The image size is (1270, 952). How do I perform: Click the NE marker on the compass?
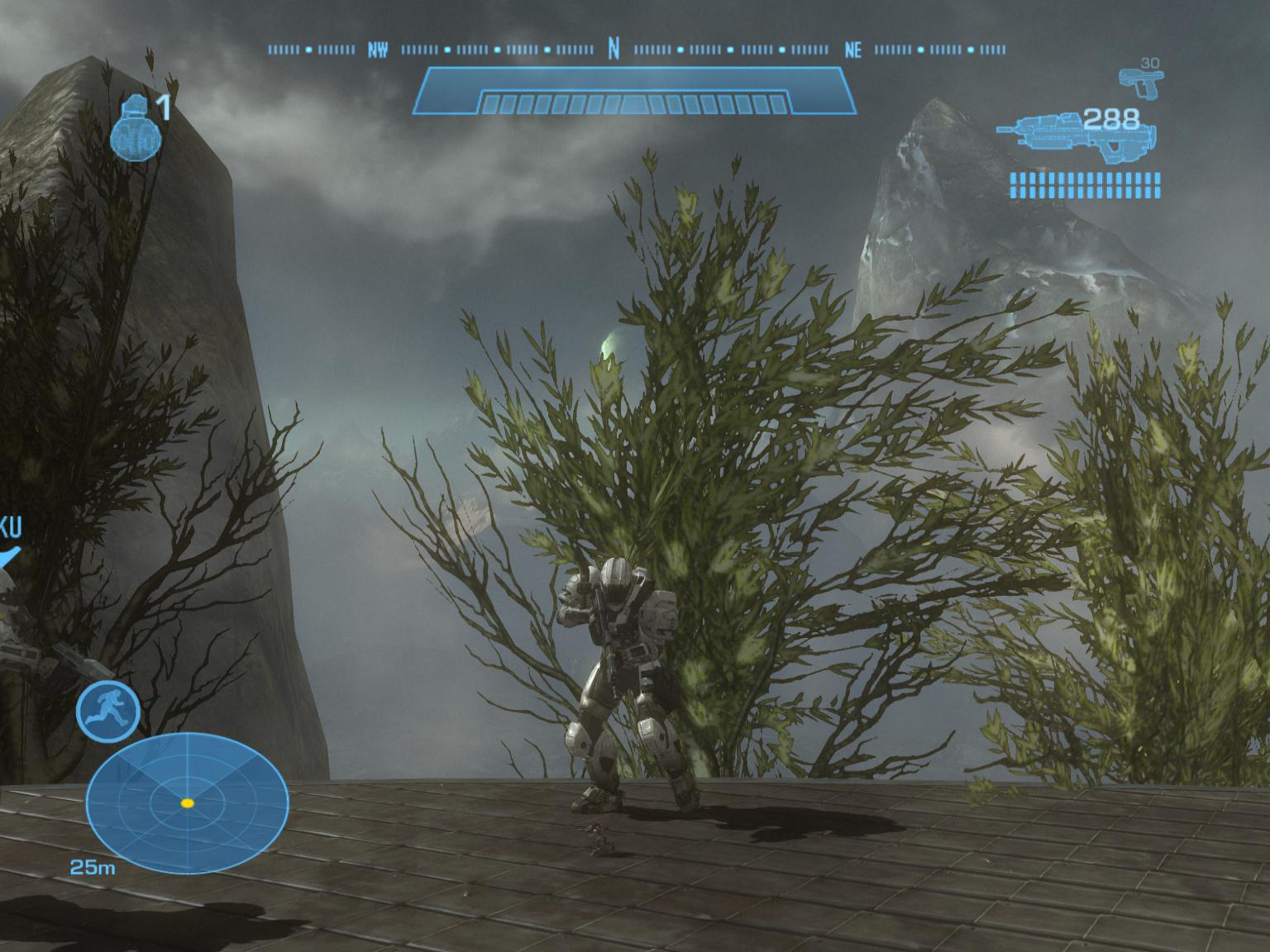[x=853, y=50]
